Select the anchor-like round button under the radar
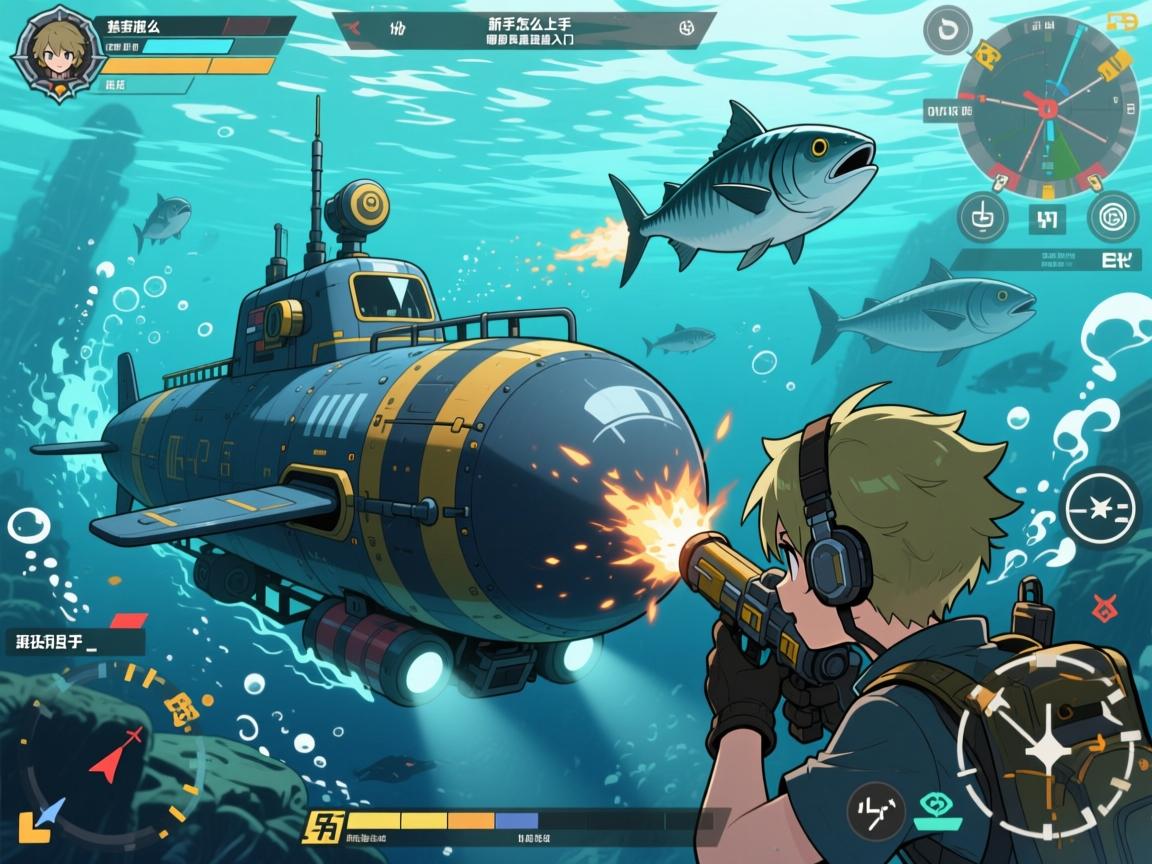The height and width of the screenshot is (864, 1152). (x=982, y=216)
